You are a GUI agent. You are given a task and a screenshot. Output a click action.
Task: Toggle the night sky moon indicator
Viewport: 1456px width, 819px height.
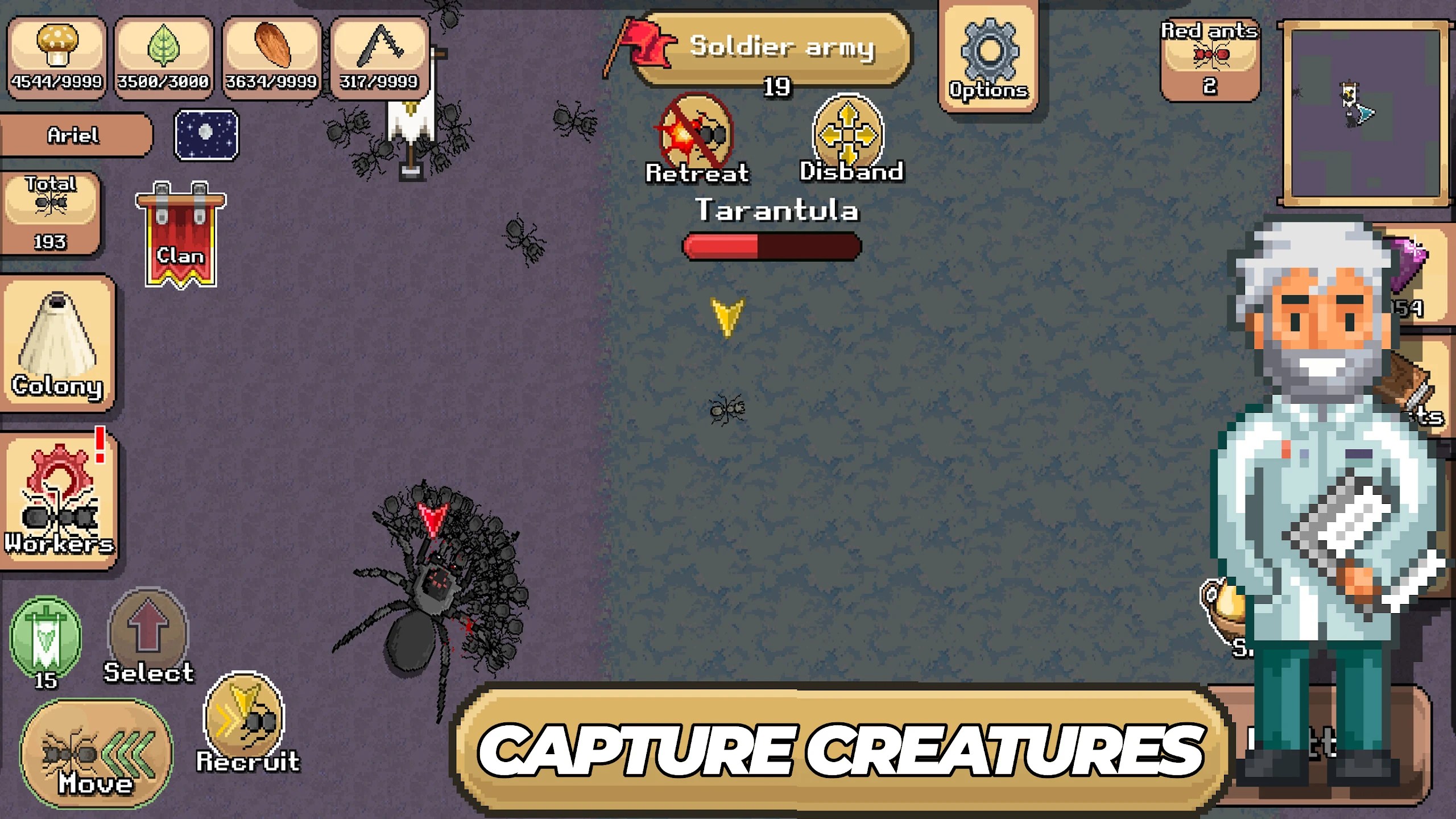pyautogui.click(x=206, y=135)
